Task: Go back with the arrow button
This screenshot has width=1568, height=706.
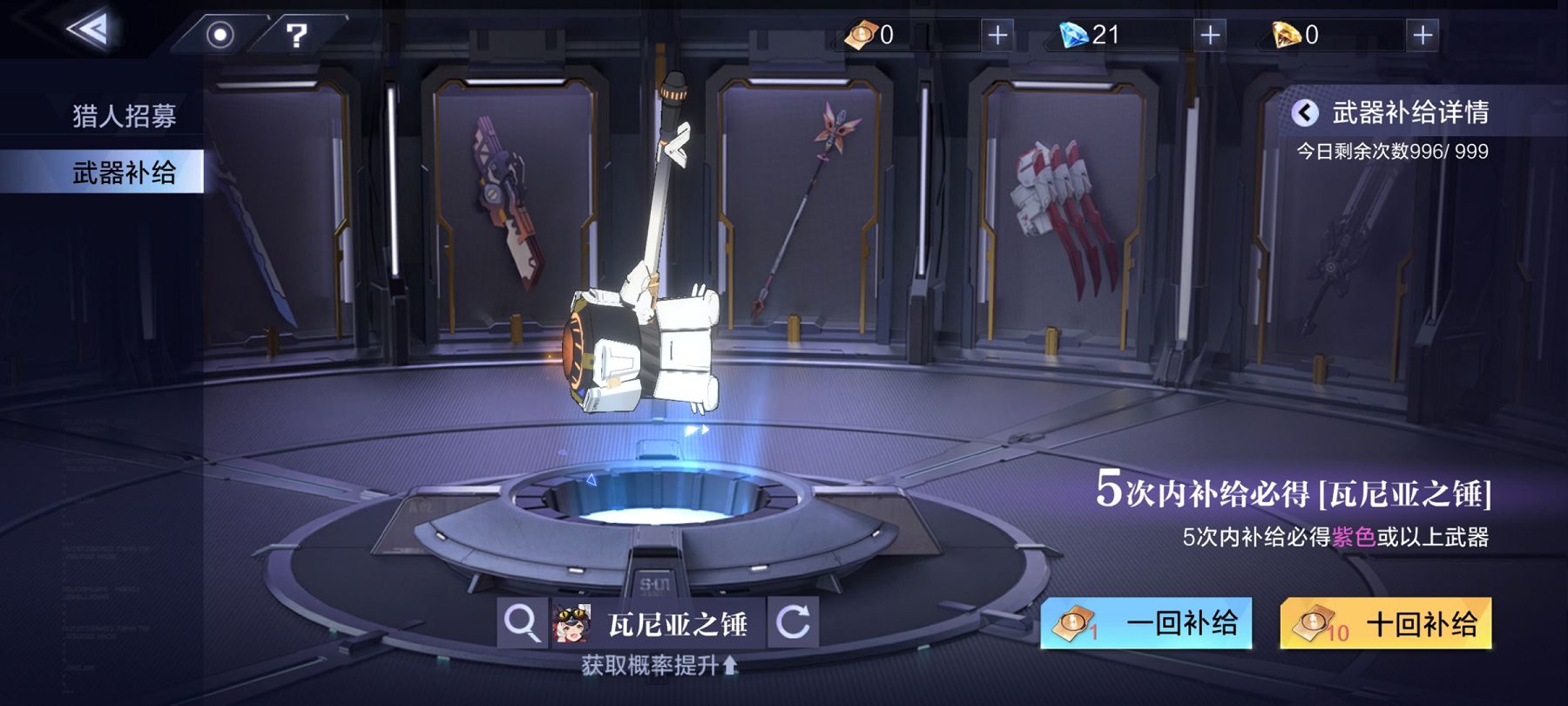Action: pos(88,31)
